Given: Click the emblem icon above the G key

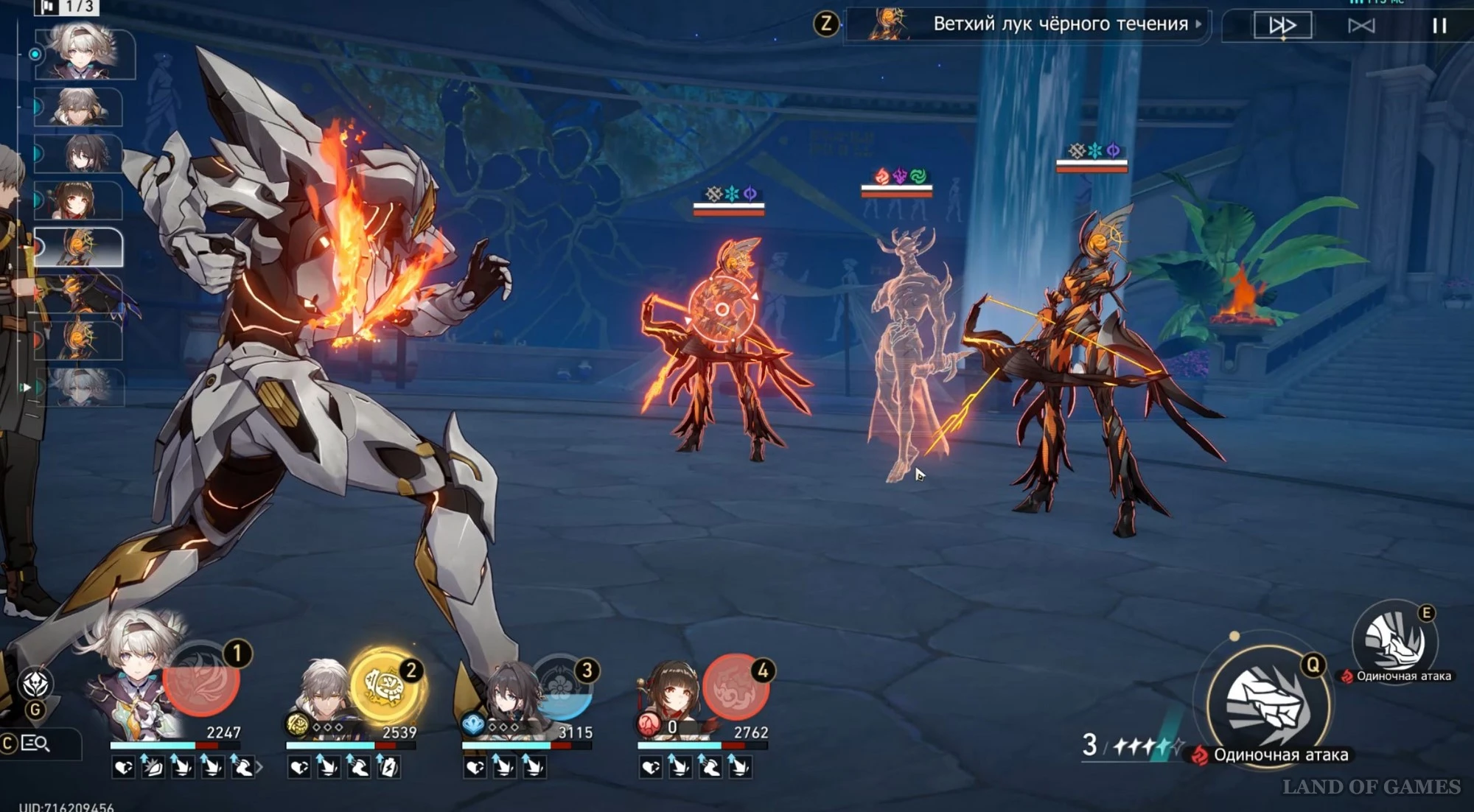Looking at the screenshot, I should pos(35,684).
